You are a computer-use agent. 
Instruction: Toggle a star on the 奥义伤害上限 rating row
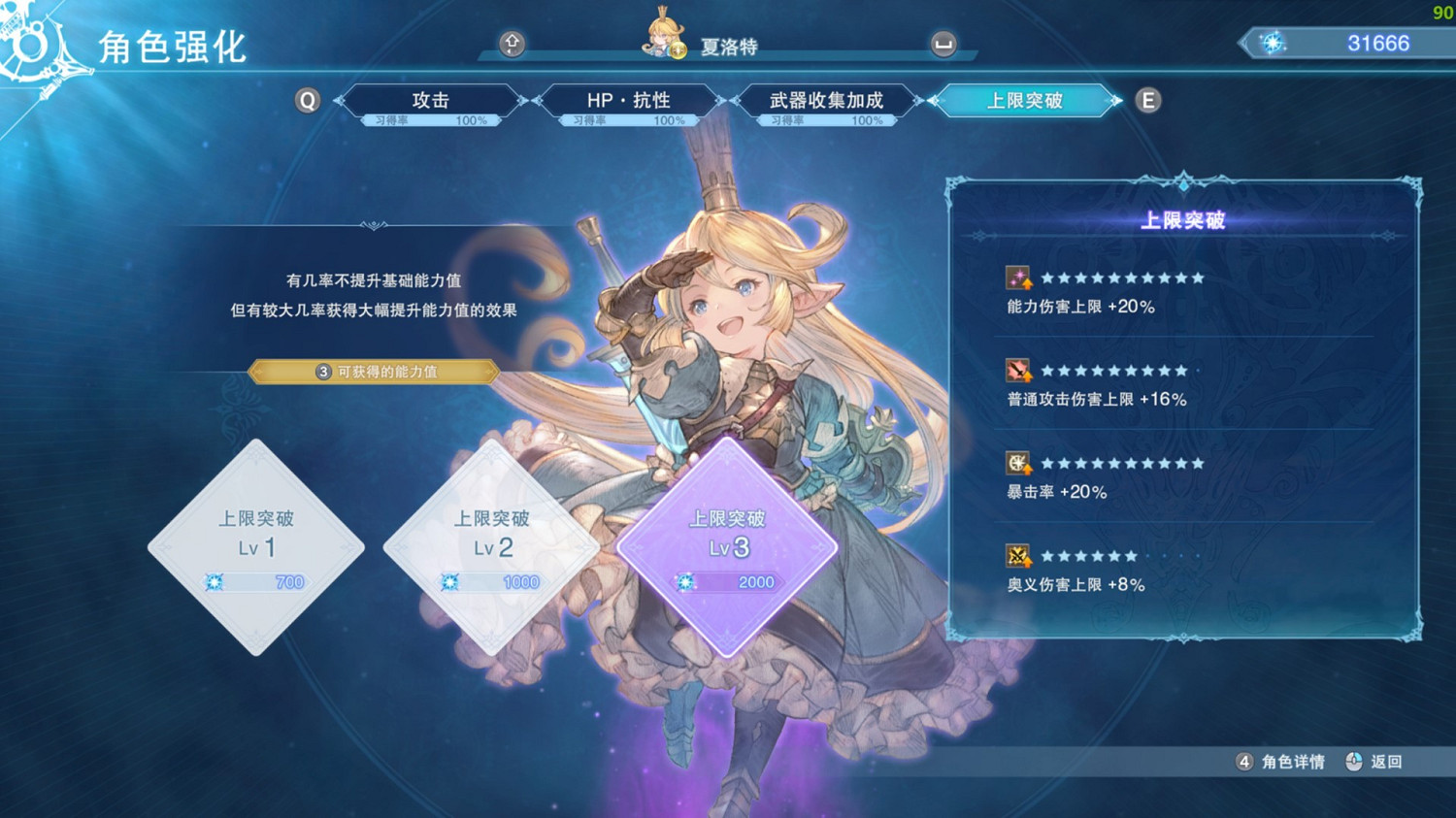[x=1087, y=554]
